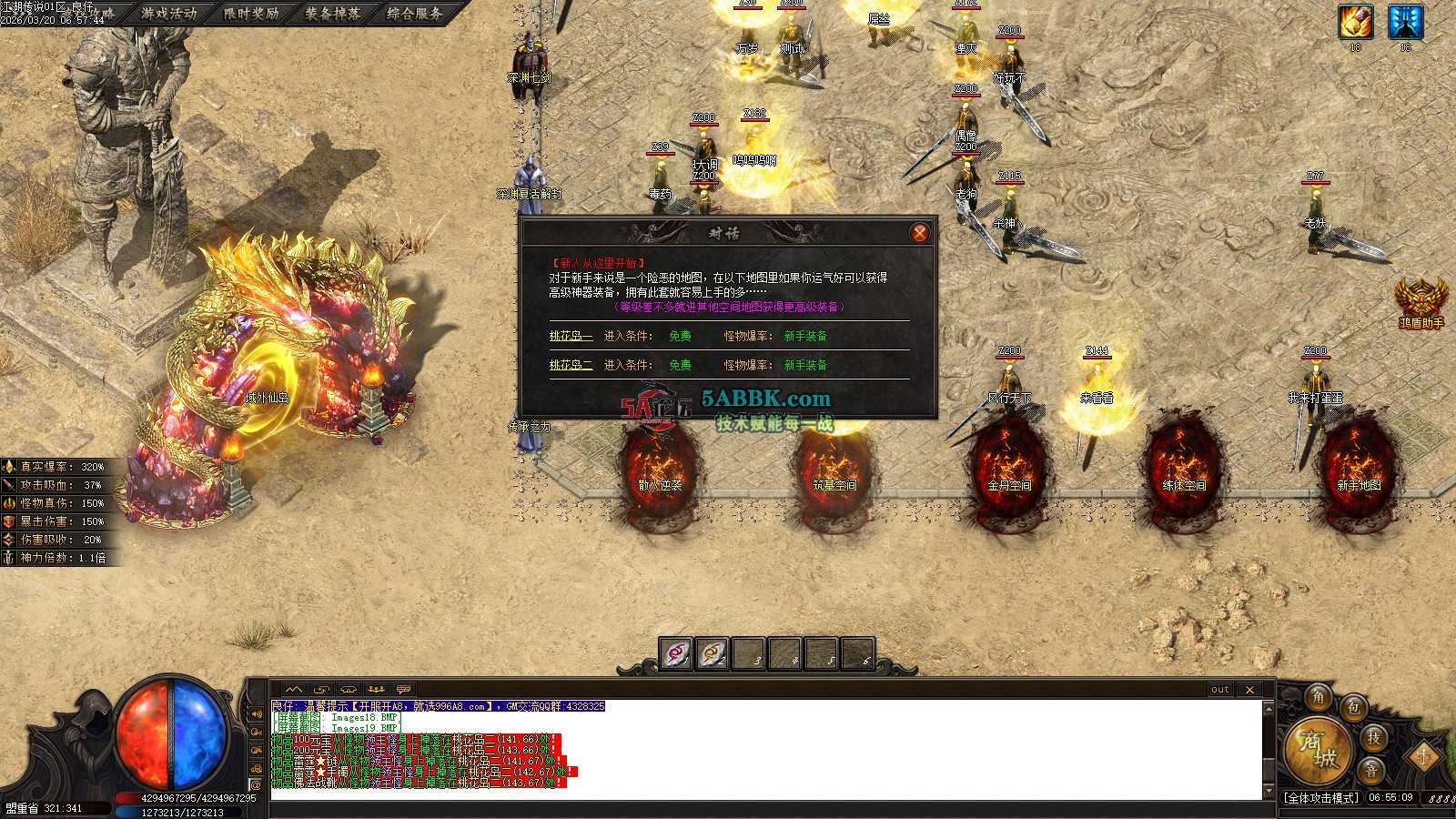The width and height of the screenshot is (1456, 819).
Task: Click the chat window's out button
Action: coord(1220,690)
